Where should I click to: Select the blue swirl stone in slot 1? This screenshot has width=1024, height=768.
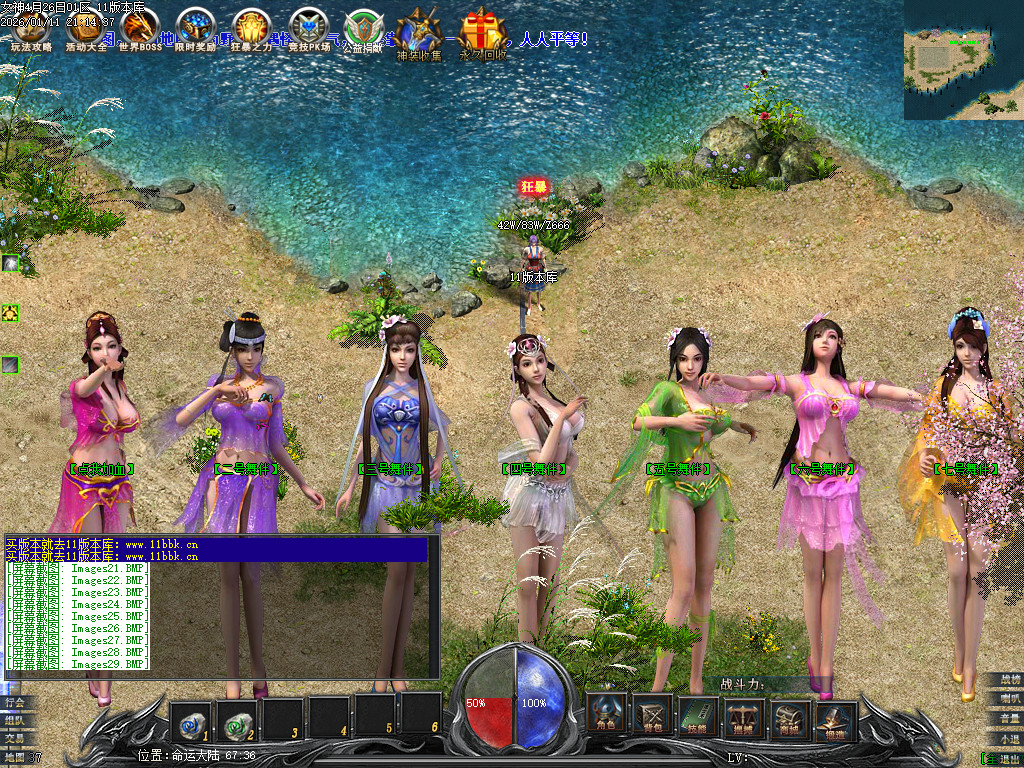pyautogui.click(x=190, y=717)
